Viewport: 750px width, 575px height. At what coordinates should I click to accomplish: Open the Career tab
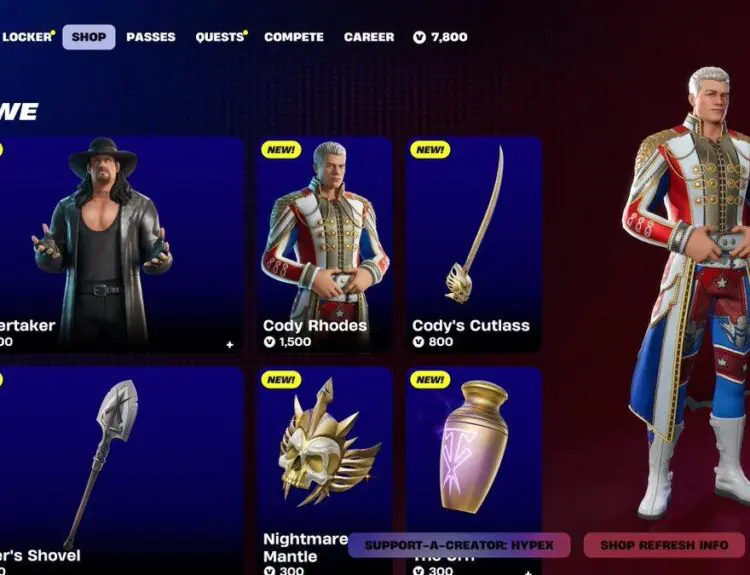click(369, 37)
